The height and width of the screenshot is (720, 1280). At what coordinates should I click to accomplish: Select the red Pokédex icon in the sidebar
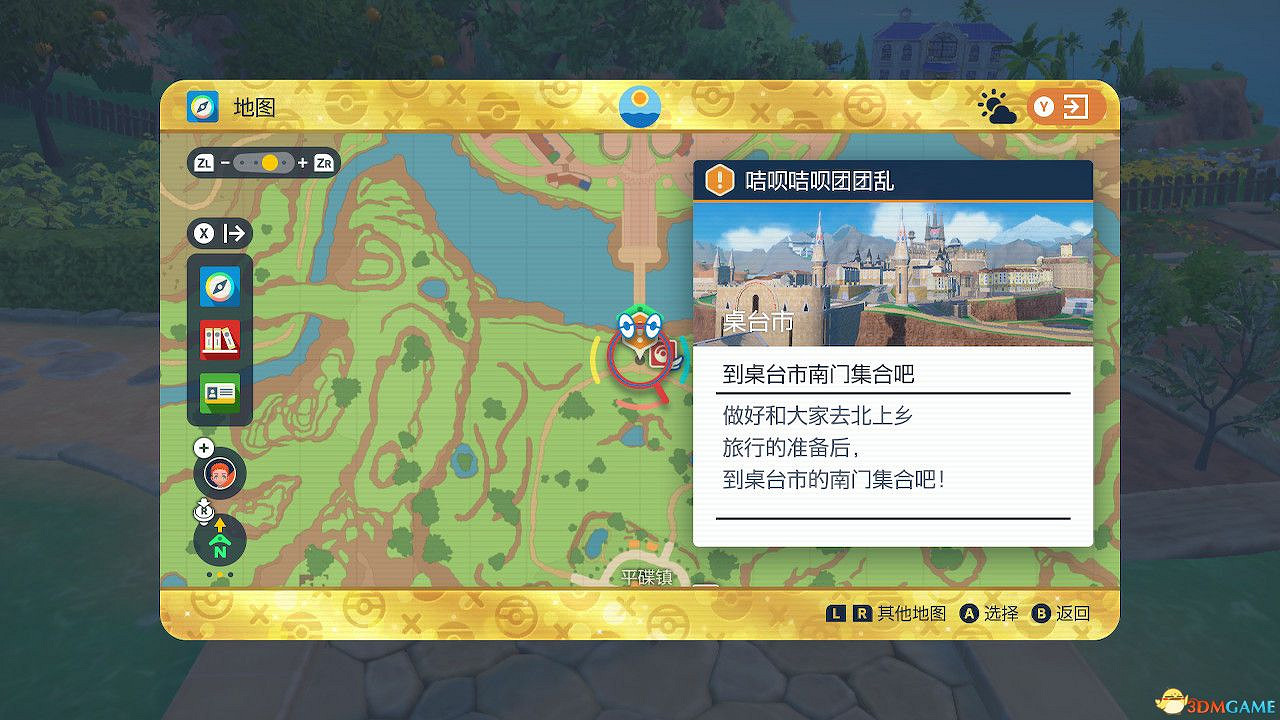[x=219, y=339]
